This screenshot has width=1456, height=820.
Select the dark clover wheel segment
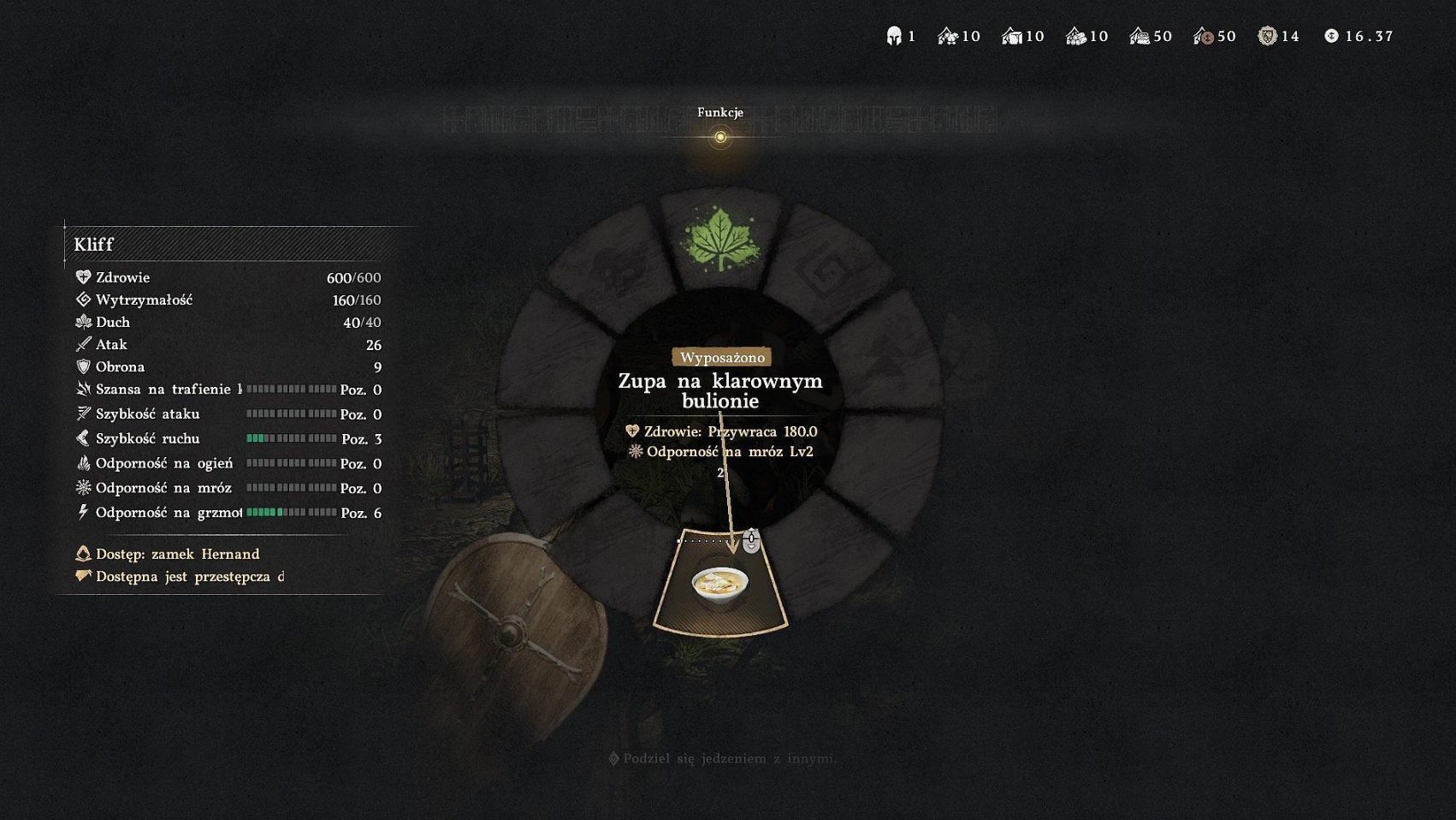coord(618,268)
